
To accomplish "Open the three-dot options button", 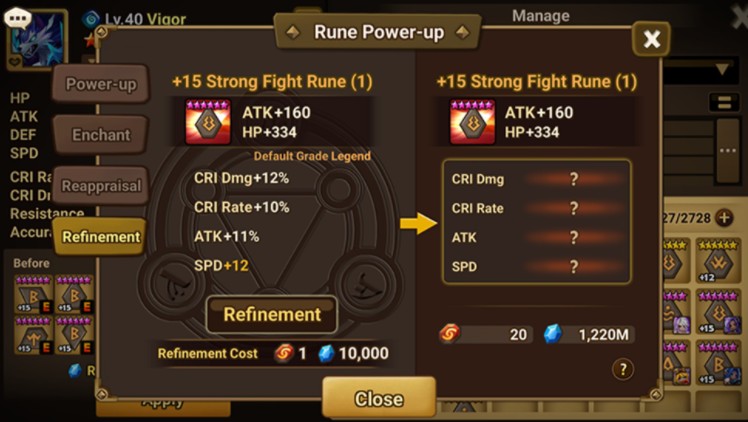I will (x=727, y=150).
